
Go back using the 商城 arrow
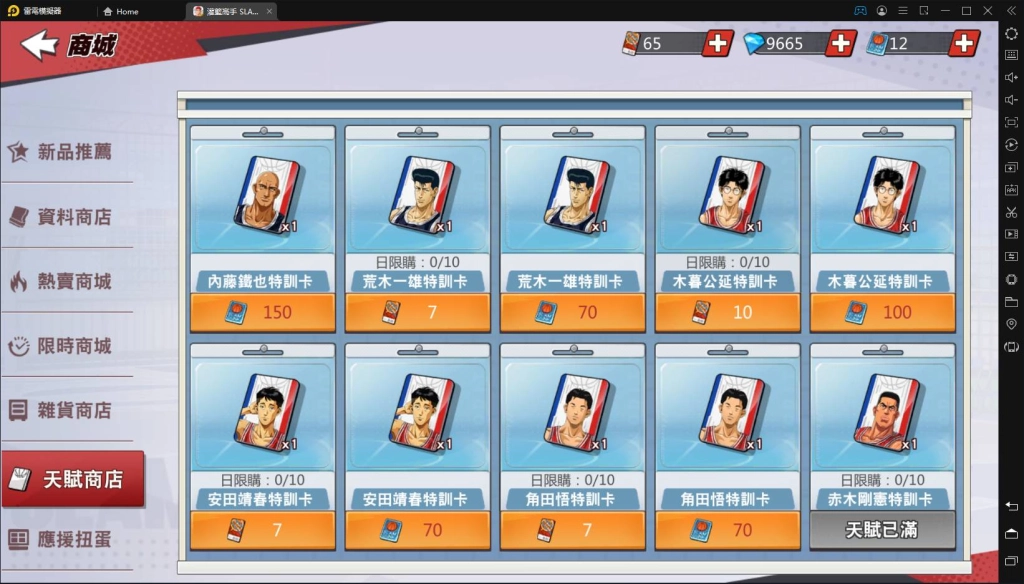pos(40,44)
